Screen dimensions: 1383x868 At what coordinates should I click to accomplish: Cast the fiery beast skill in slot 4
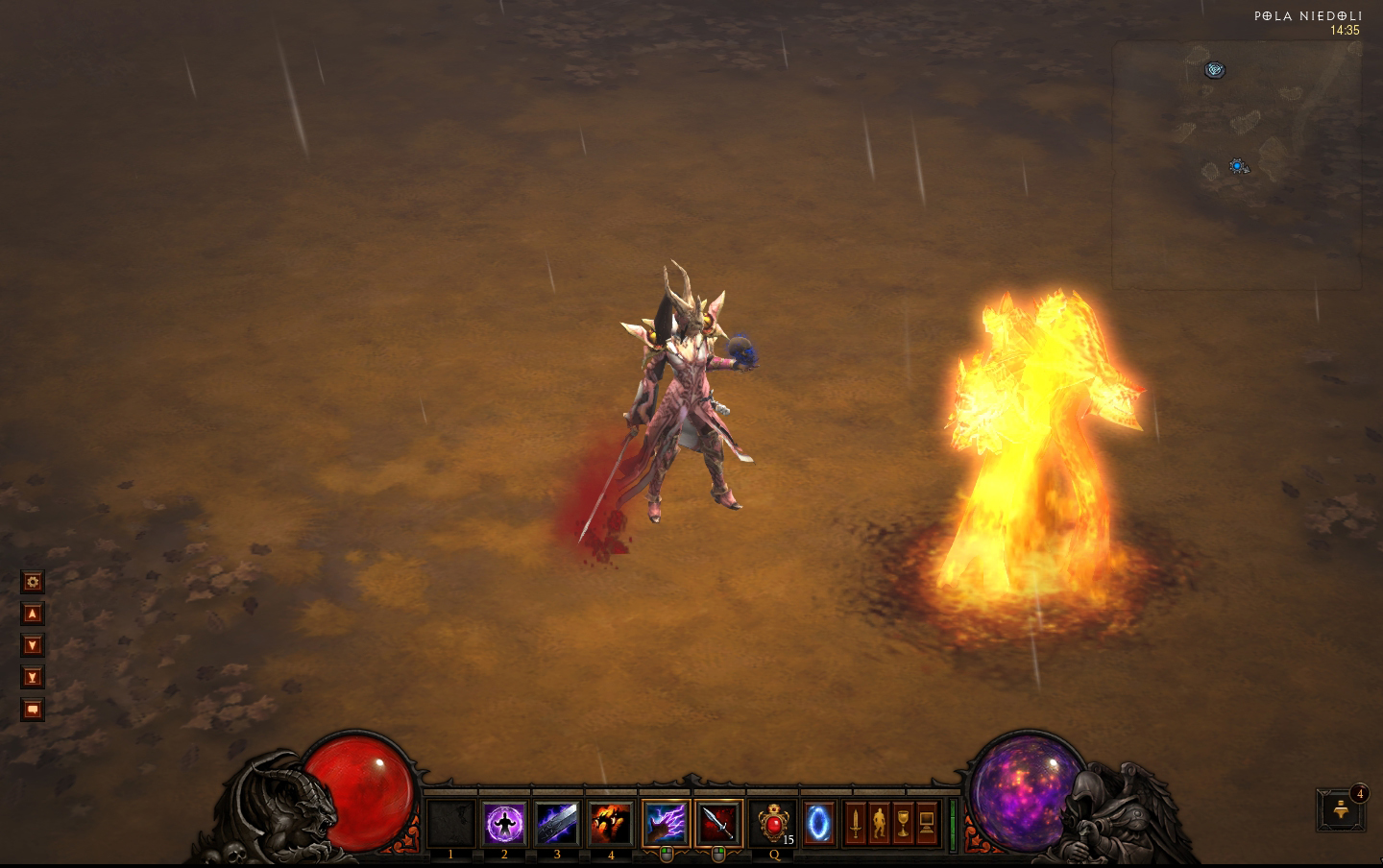coord(611,824)
